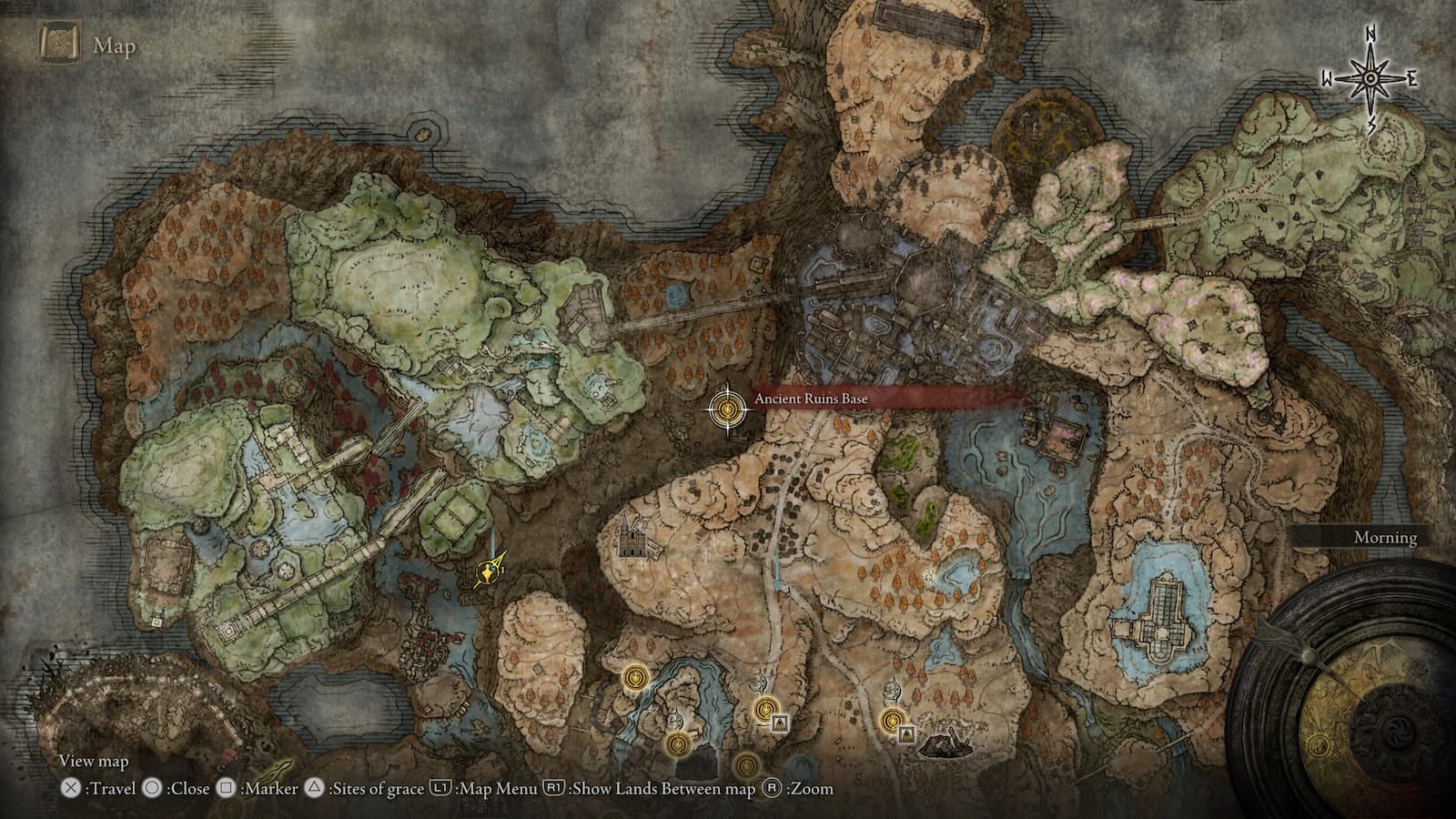Click the grace icon near the bottom-left waterway
1456x819 pixels.
[677, 743]
